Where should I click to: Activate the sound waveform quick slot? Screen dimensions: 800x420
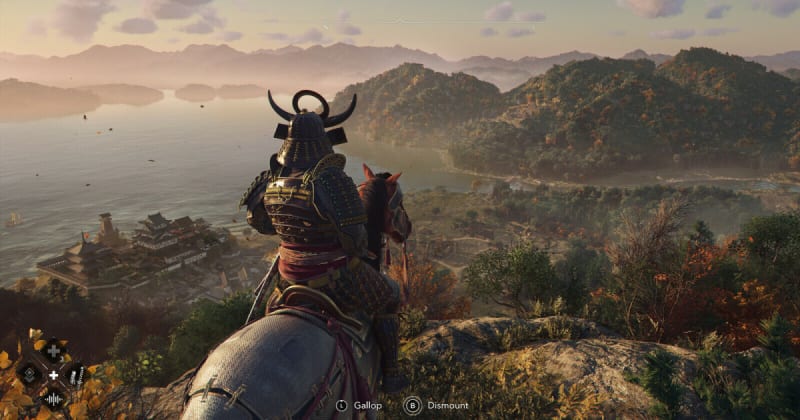tap(53, 399)
